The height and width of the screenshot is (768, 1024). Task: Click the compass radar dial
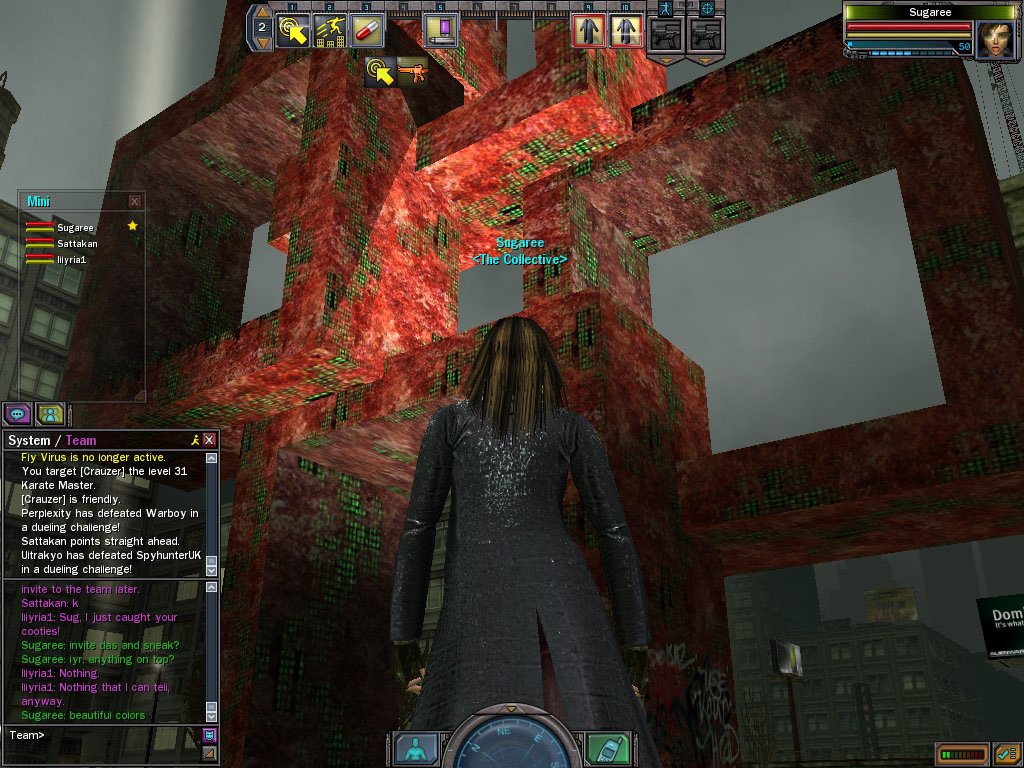(x=511, y=745)
